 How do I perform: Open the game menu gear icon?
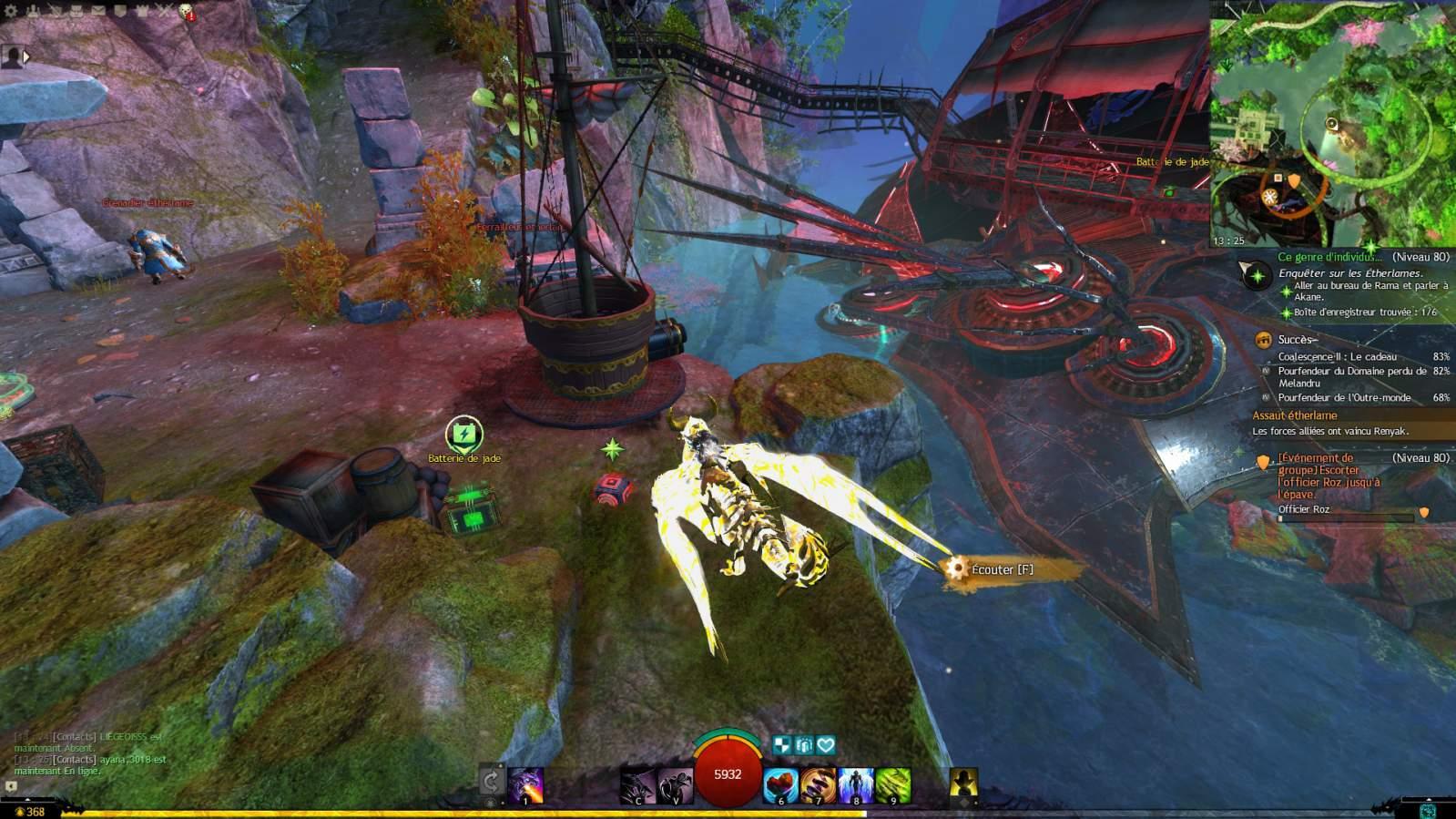point(11,12)
